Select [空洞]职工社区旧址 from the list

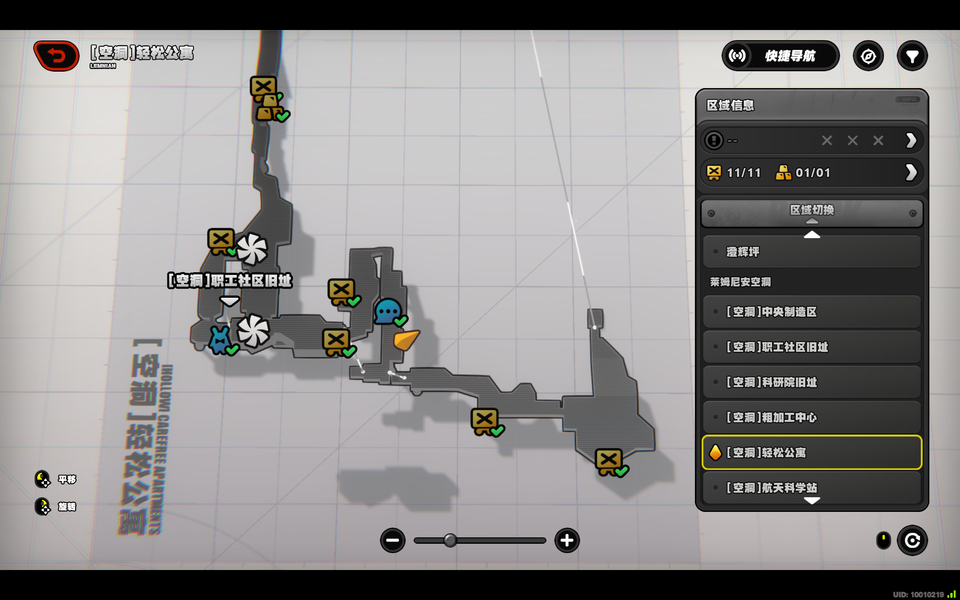(811, 347)
